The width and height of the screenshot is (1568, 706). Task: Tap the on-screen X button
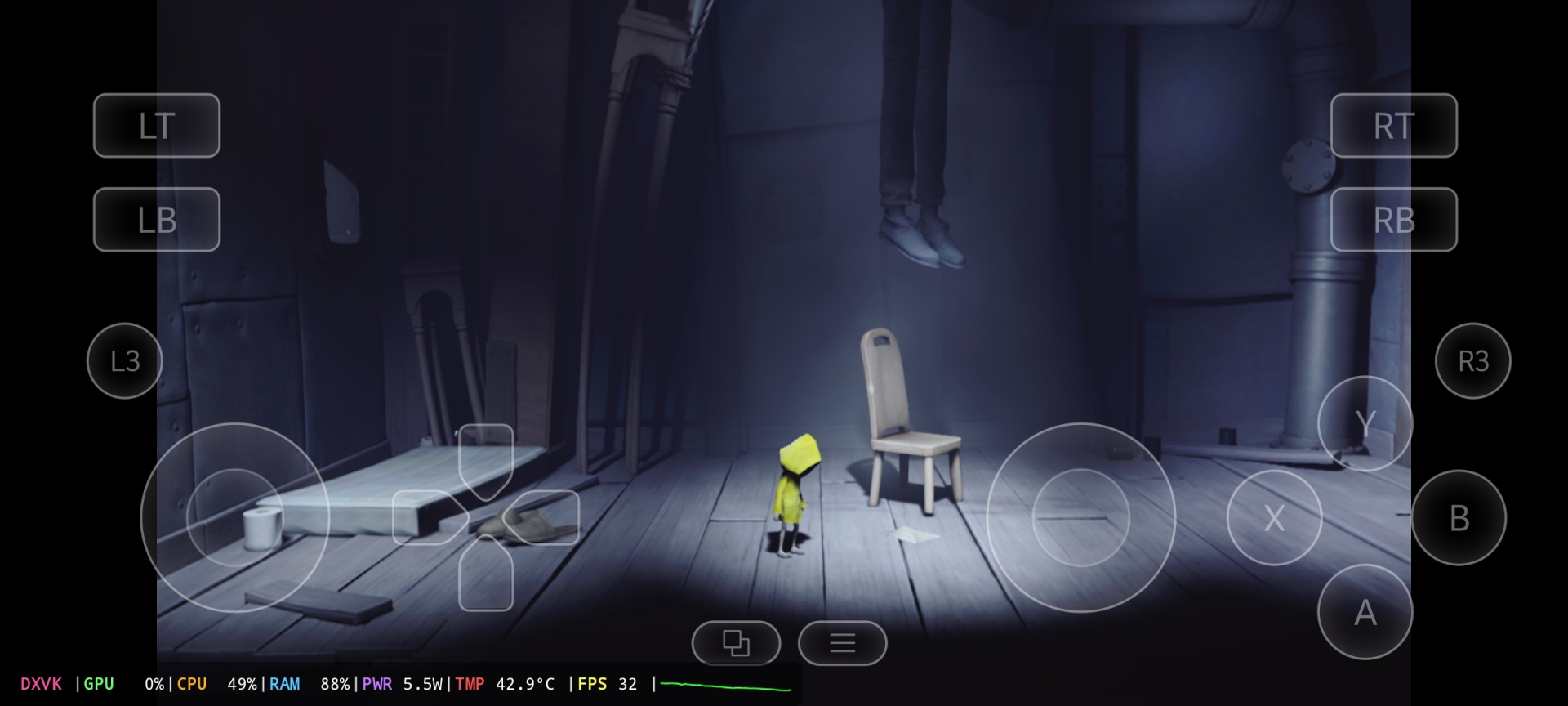click(1274, 517)
